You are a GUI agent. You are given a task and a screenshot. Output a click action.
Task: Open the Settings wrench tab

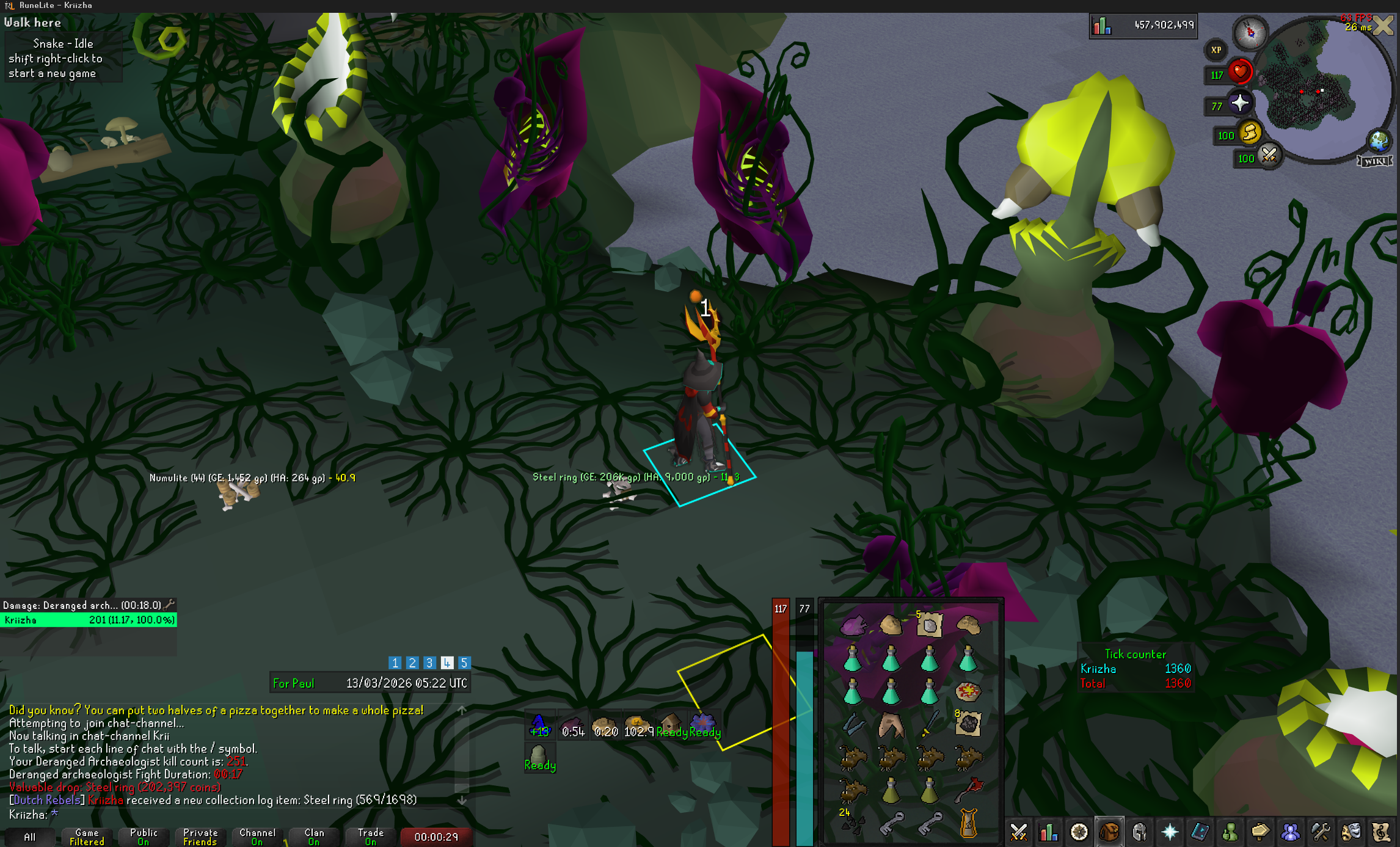click(1321, 832)
